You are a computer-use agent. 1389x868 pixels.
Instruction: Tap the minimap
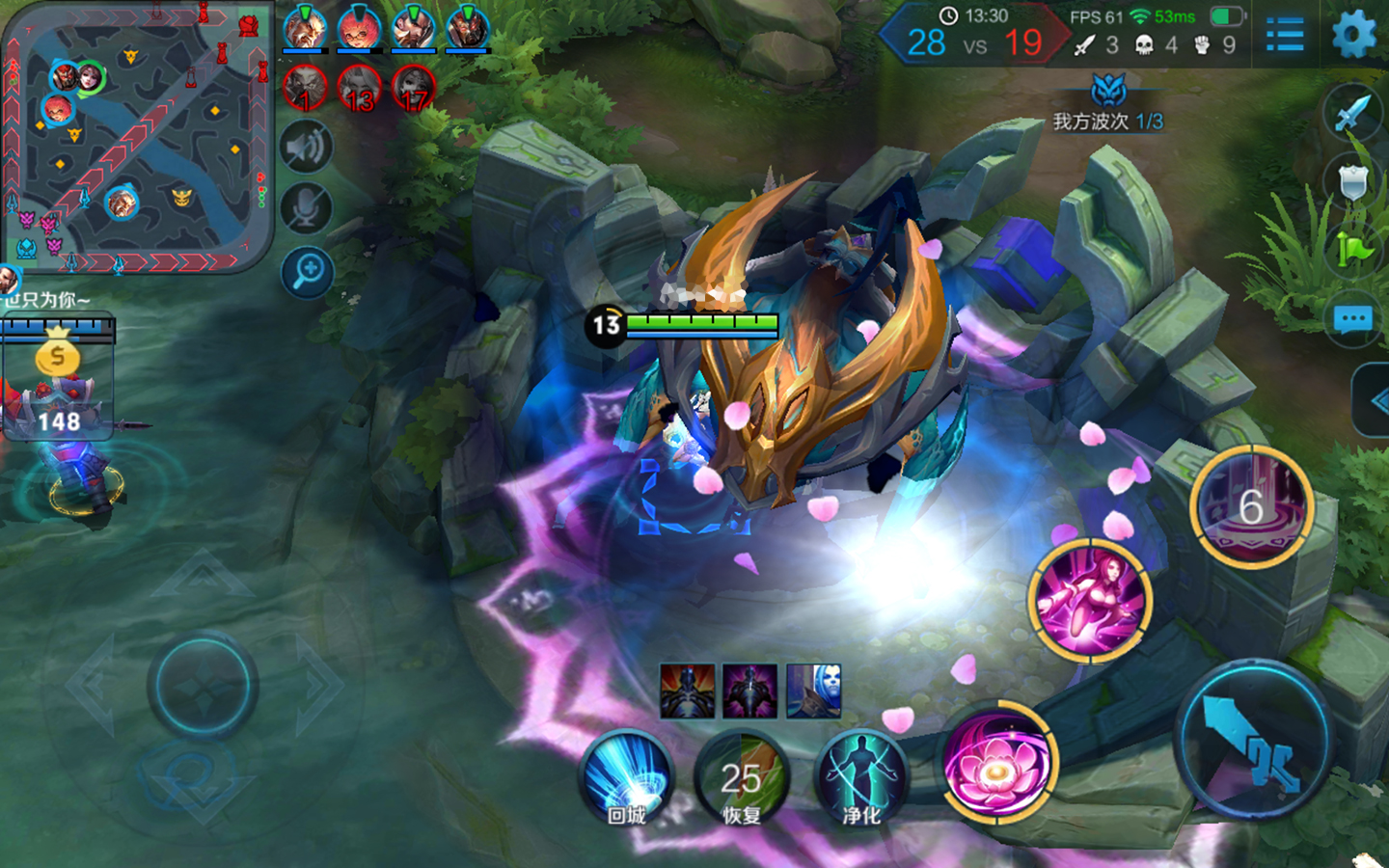(x=137, y=137)
